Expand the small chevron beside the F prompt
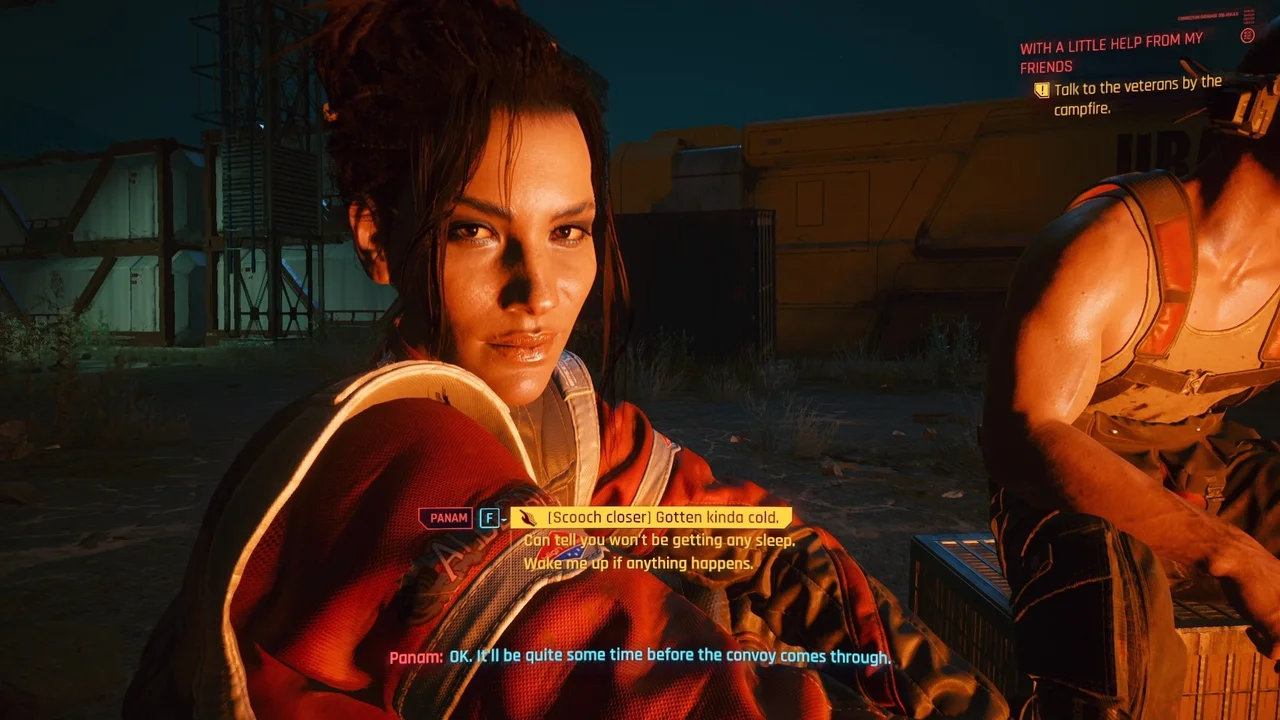The image size is (1280, 720). pyautogui.click(x=503, y=520)
